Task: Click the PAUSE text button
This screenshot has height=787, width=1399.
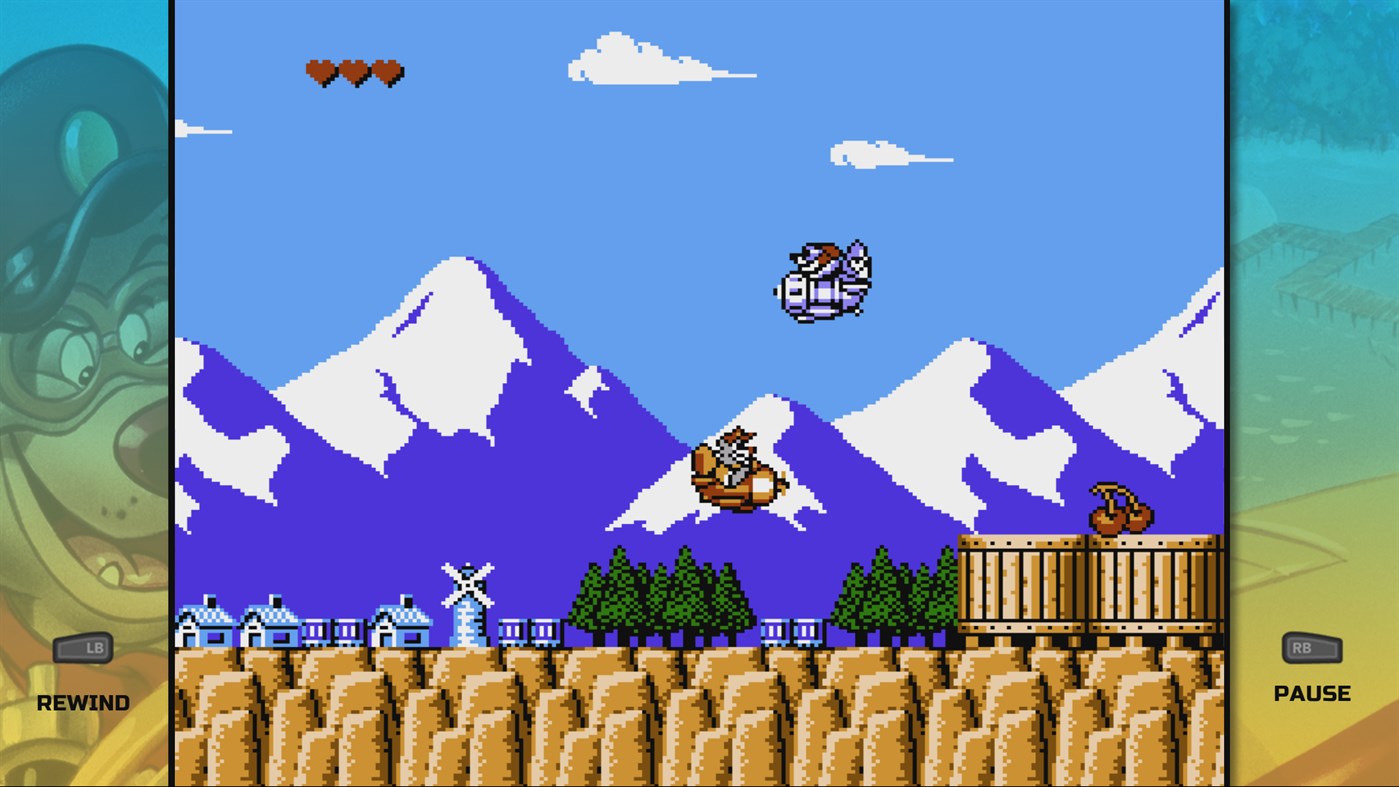Action: (x=1312, y=691)
